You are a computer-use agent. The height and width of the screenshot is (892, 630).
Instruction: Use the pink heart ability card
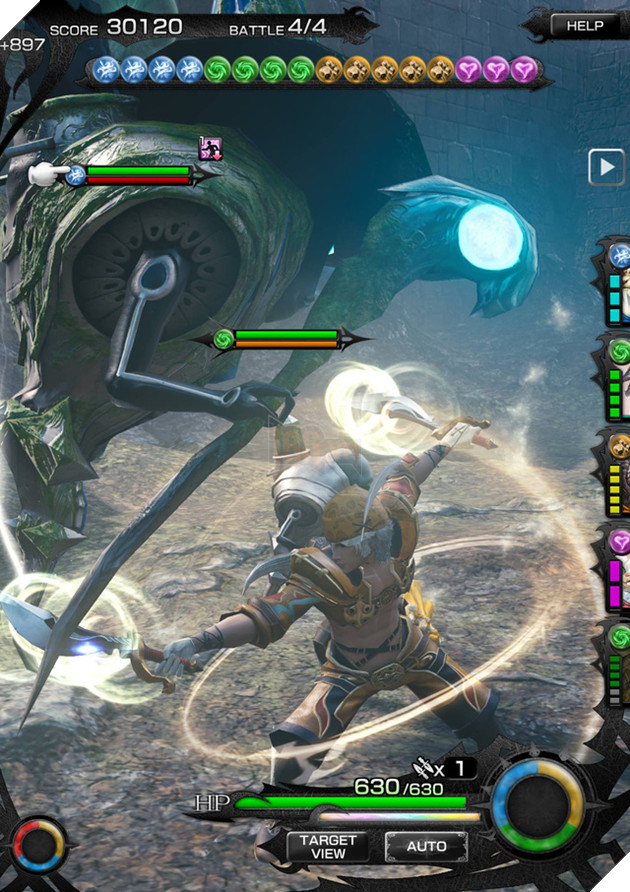(x=616, y=566)
